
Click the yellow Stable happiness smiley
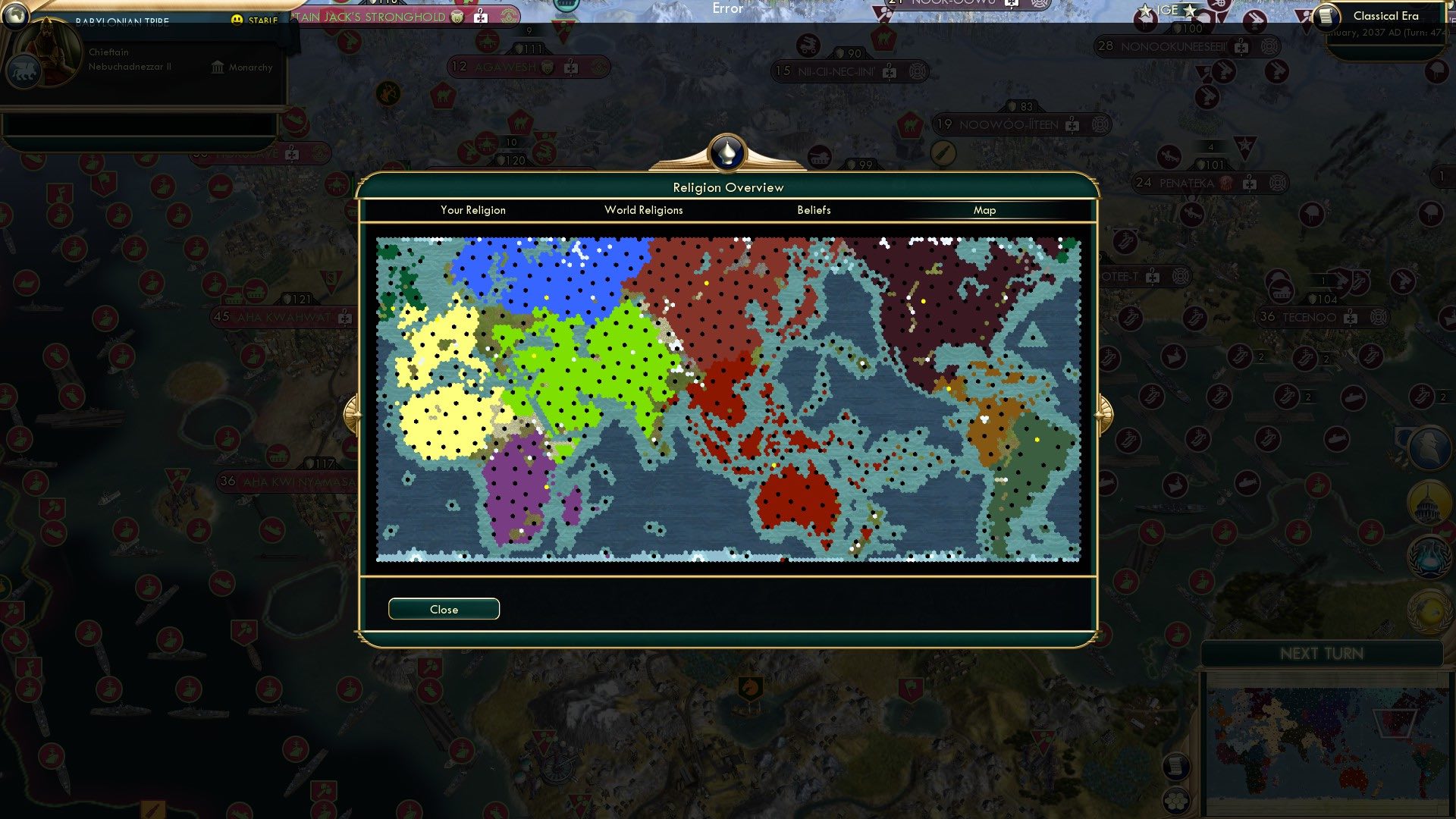pos(237,20)
